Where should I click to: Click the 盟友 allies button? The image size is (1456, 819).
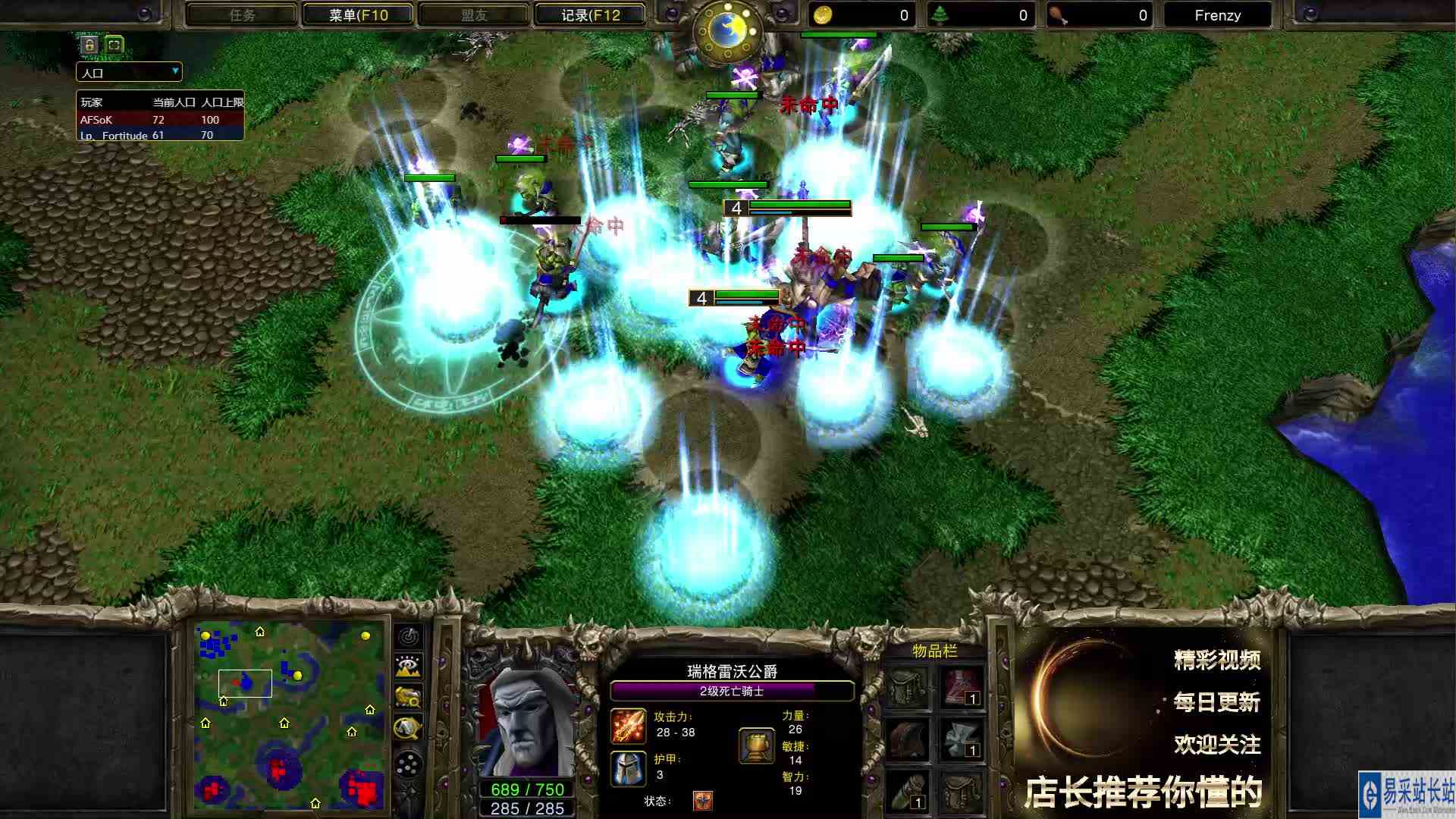coord(474,14)
